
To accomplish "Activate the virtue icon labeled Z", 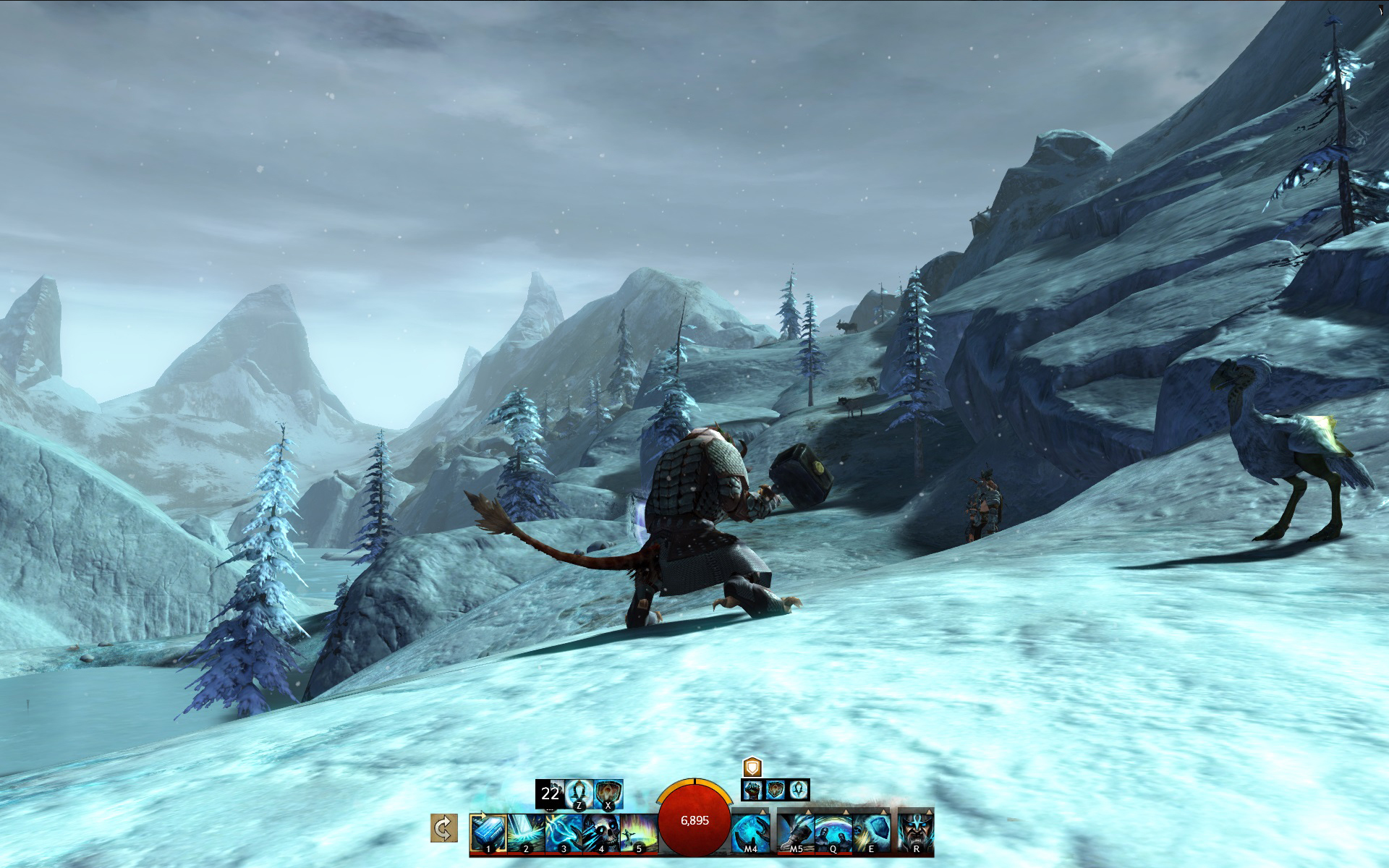I will [579, 793].
